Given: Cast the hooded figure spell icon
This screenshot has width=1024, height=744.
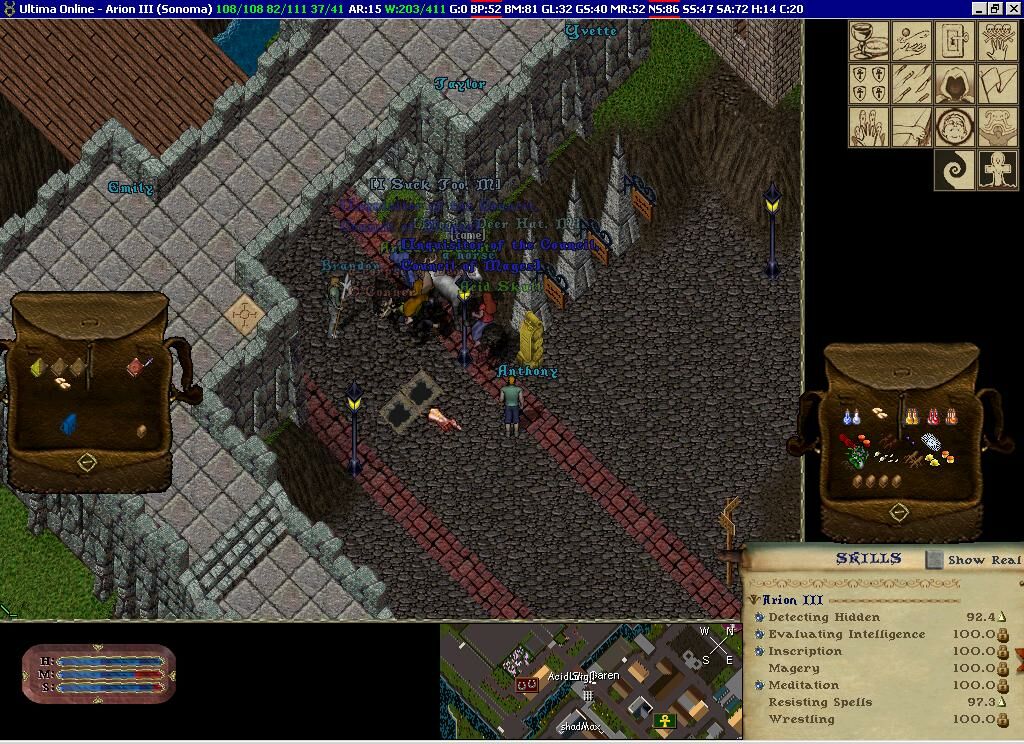Looking at the screenshot, I should (x=955, y=84).
